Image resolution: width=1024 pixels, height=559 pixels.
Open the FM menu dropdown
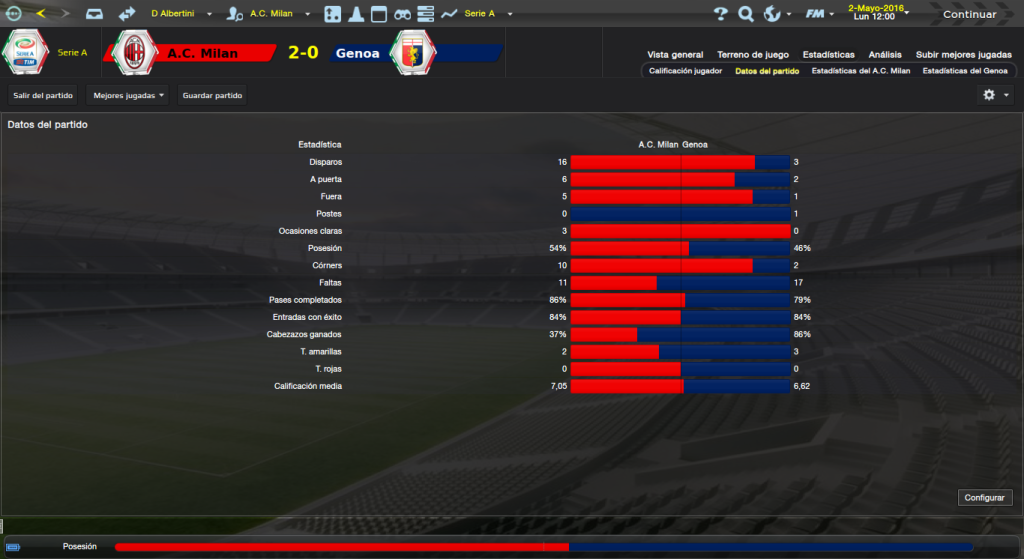click(820, 14)
